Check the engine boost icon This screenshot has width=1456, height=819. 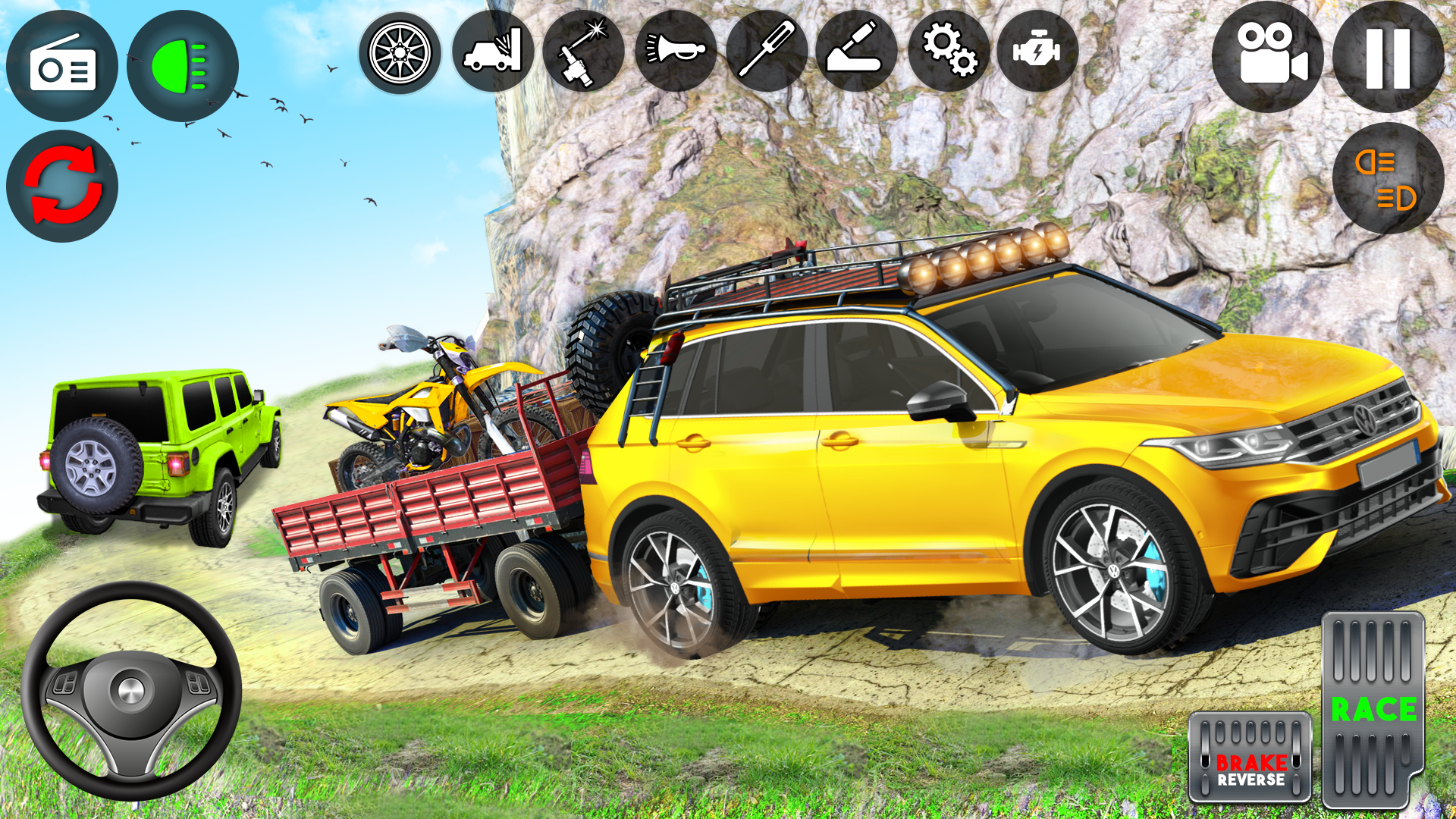click(x=1040, y=53)
